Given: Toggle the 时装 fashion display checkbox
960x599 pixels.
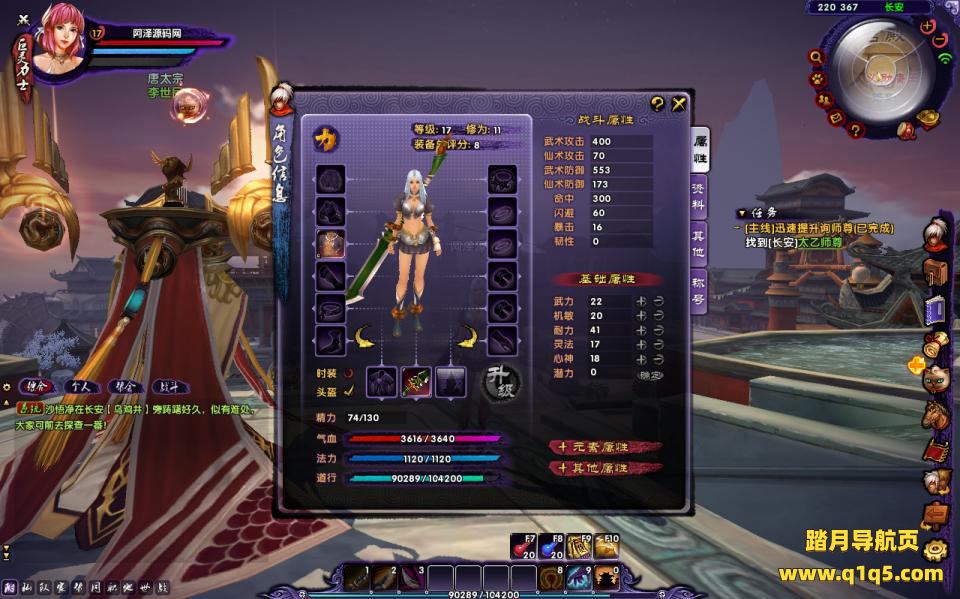Looking at the screenshot, I should point(349,373).
